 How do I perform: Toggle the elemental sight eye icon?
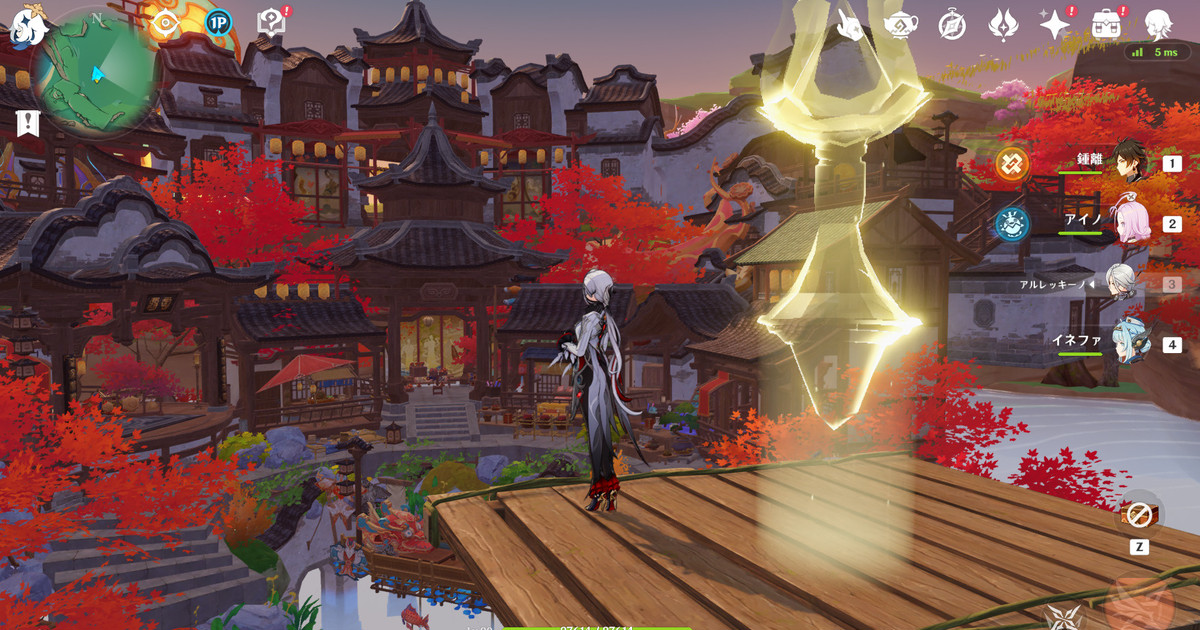coord(164,24)
